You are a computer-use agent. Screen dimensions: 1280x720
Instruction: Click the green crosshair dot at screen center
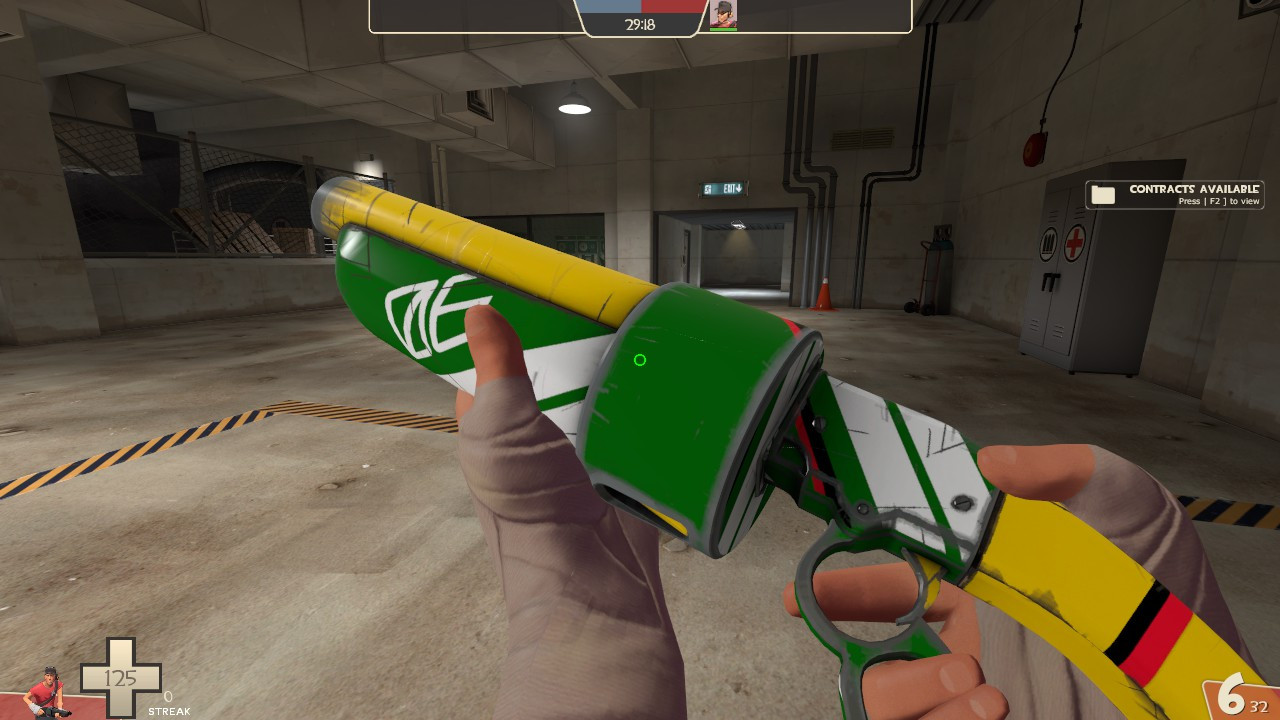point(640,360)
